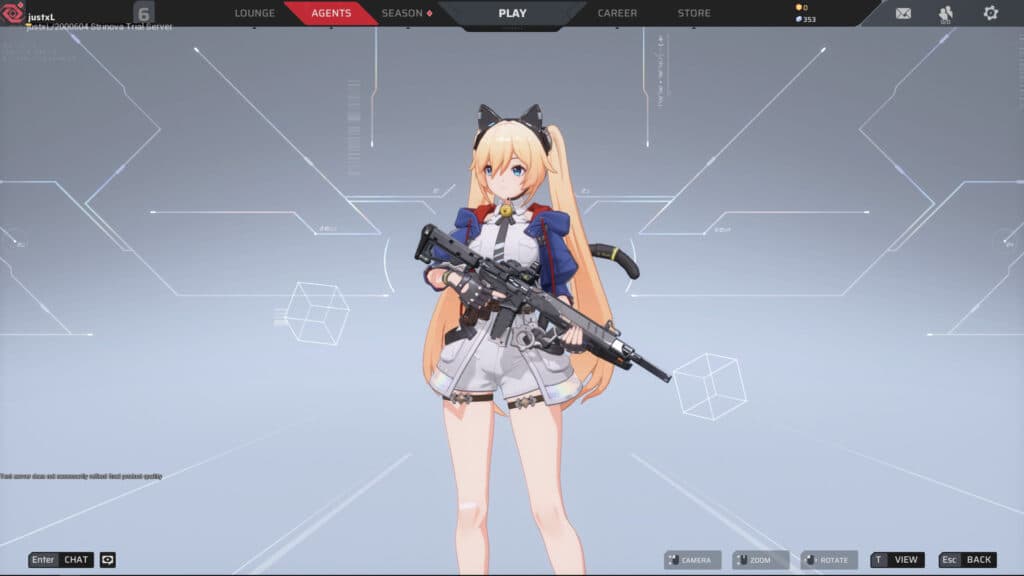Select the Agents tab
The image size is (1024, 576).
click(331, 13)
